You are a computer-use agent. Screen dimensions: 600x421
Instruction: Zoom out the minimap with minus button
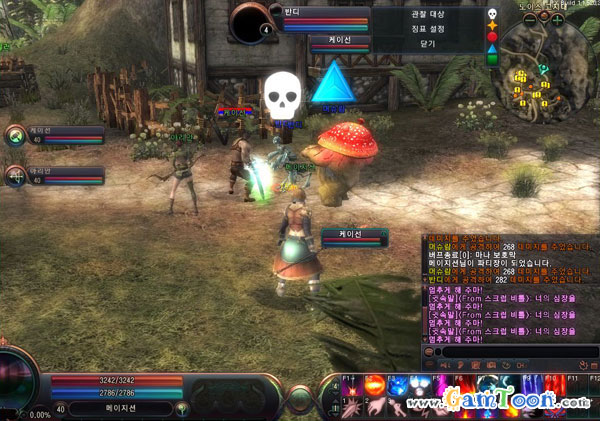(x=530, y=19)
